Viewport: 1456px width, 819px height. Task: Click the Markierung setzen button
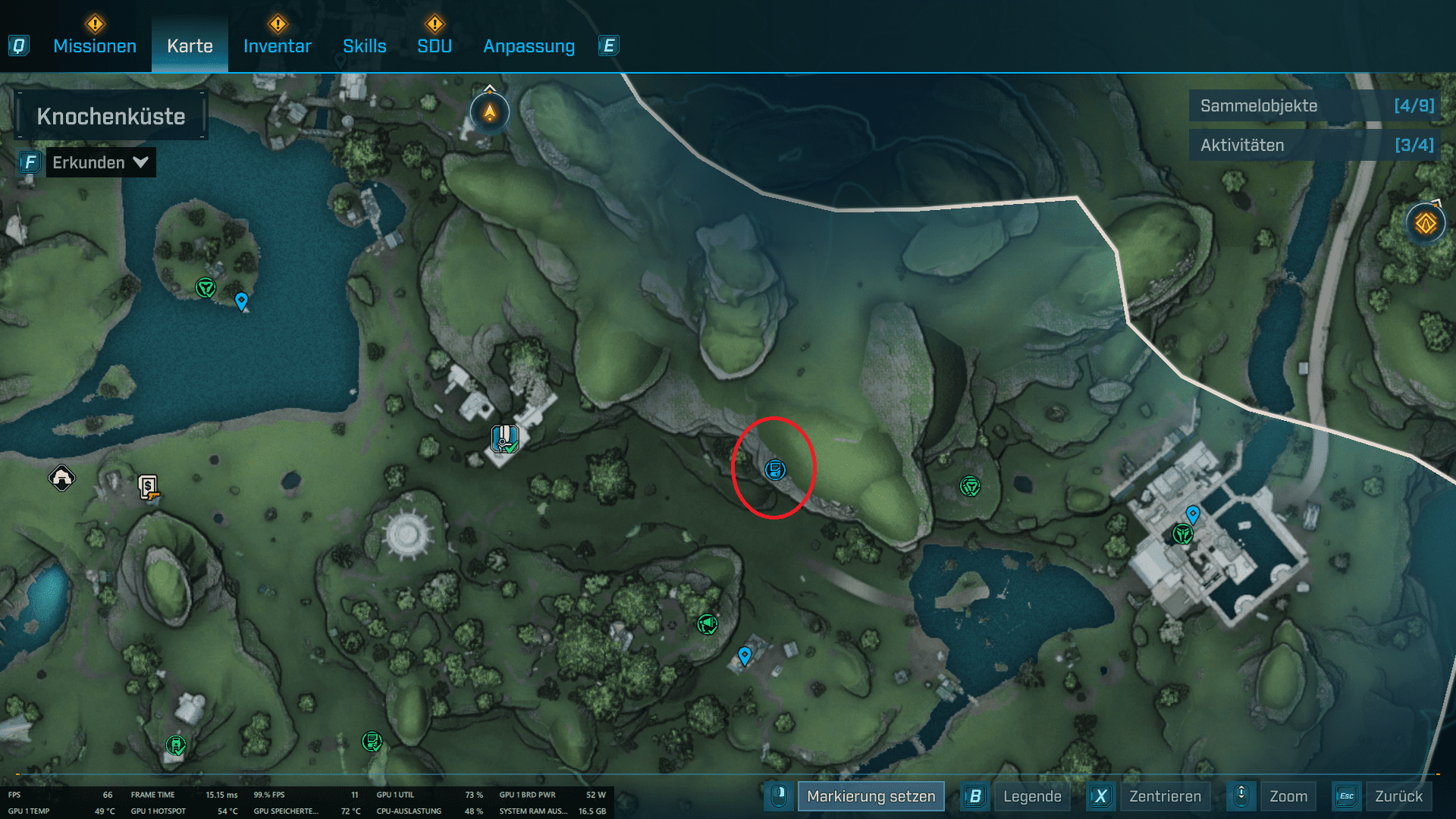point(871,796)
